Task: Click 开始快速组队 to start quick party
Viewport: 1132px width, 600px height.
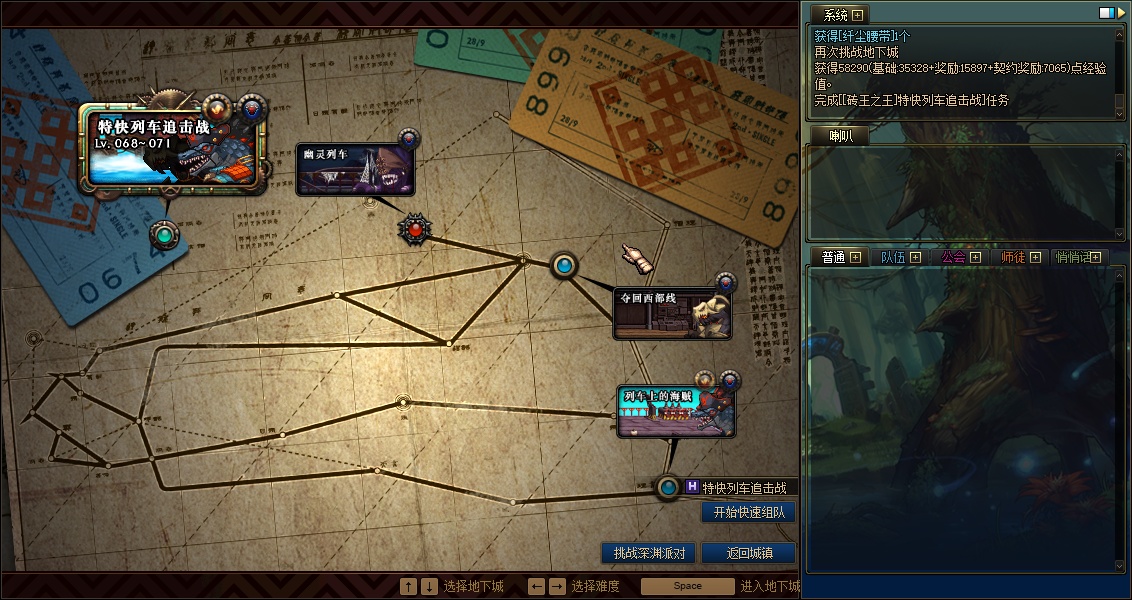Action: point(748,512)
